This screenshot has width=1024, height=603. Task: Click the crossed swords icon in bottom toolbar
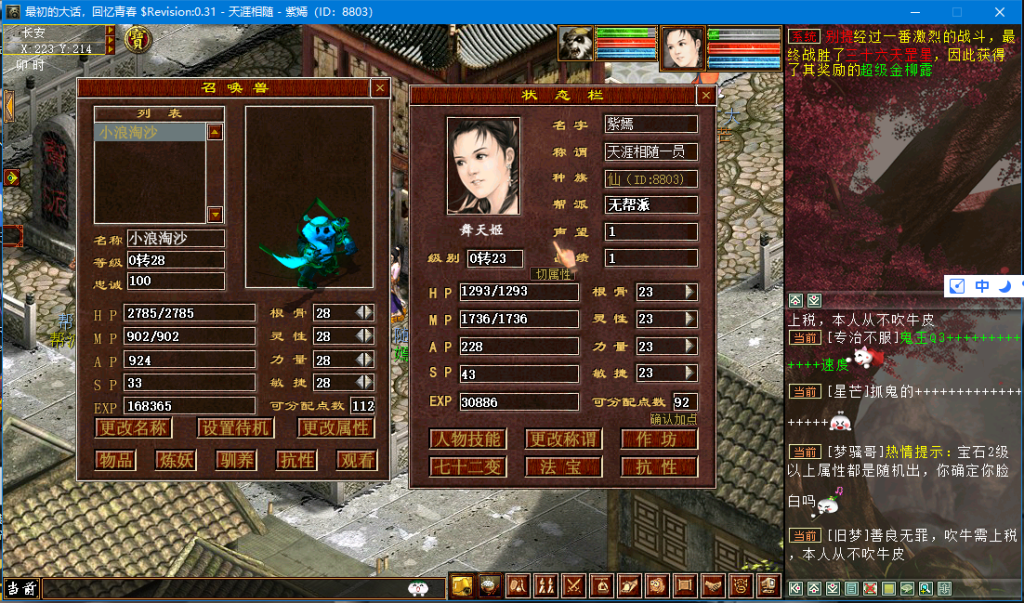(575, 586)
